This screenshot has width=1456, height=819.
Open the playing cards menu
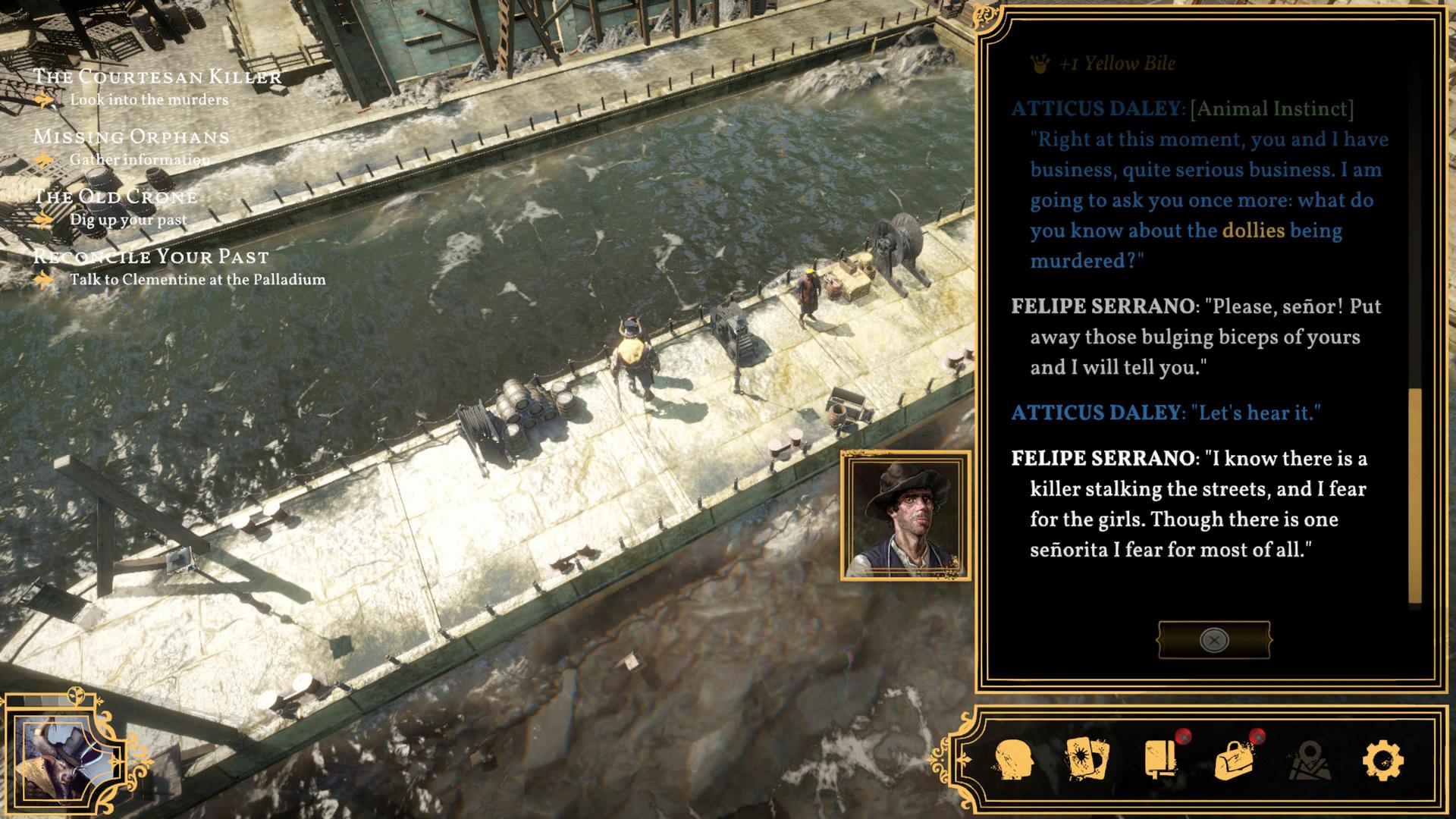tap(1087, 760)
